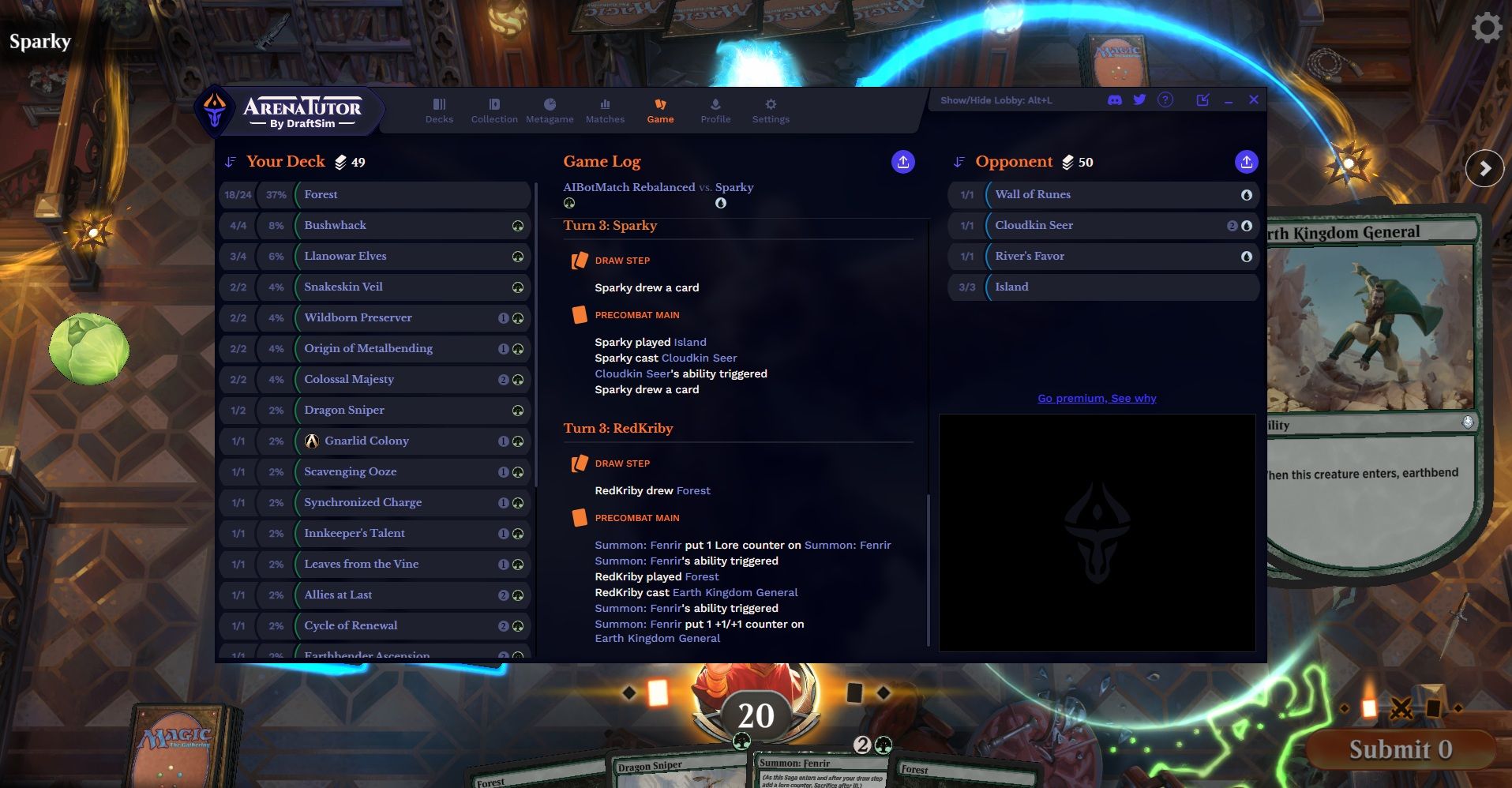Click the ArenaTutor by DraftSim logo
Image resolution: width=1512 pixels, height=788 pixels.
click(x=288, y=110)
